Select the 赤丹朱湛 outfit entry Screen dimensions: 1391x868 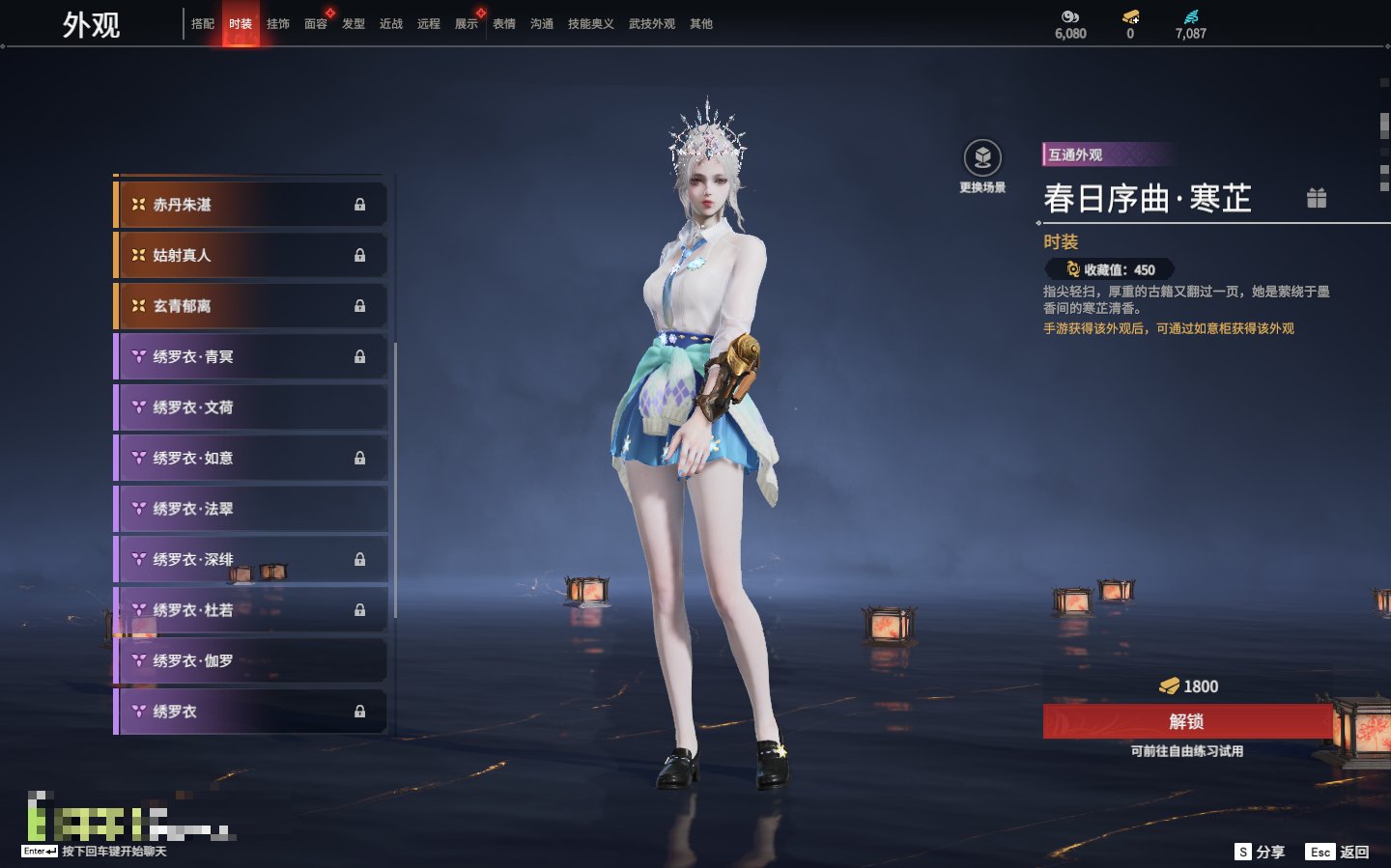coord(251,205)
